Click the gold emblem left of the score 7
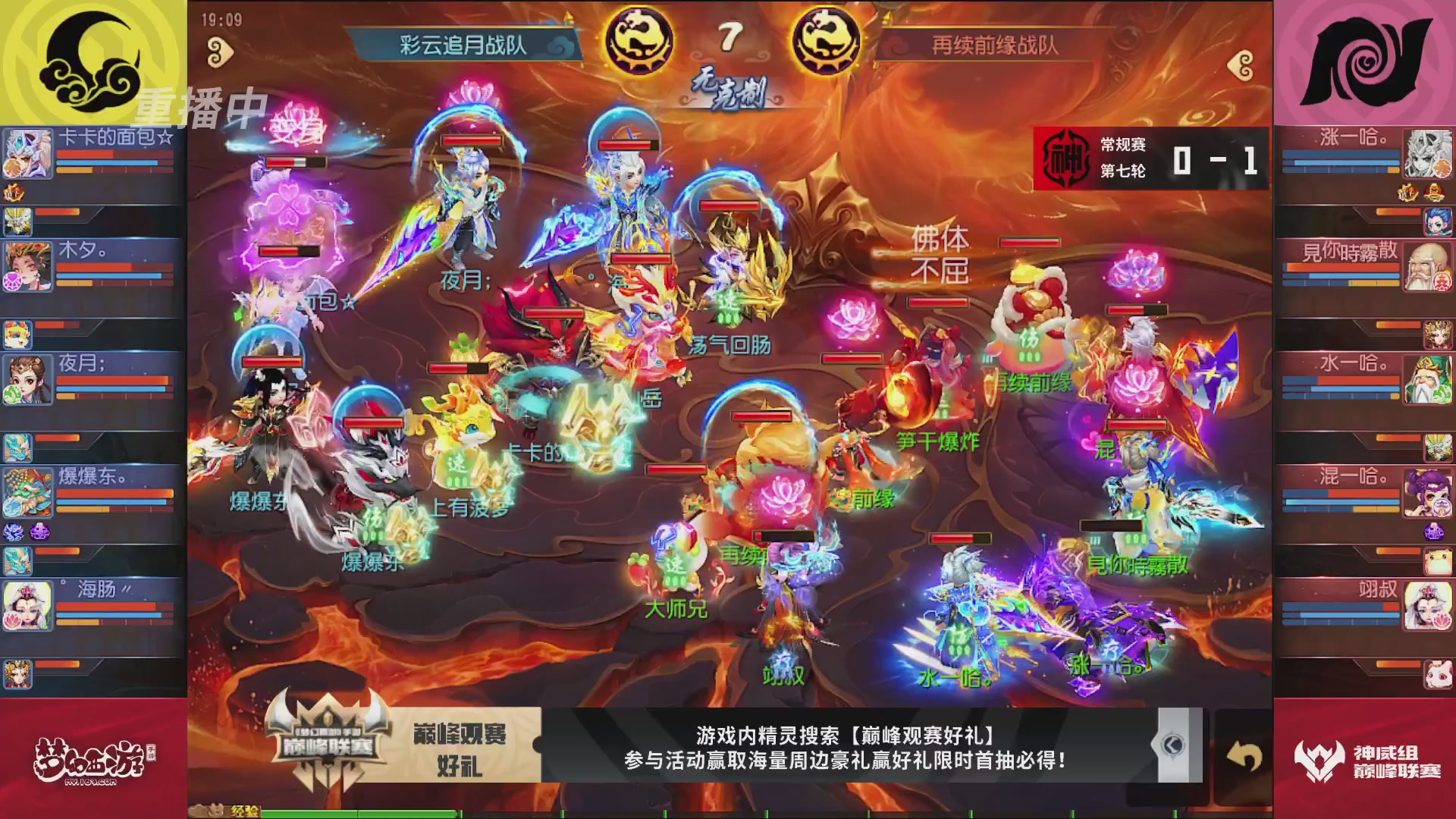1456x819 pixels. coord(639,38)
